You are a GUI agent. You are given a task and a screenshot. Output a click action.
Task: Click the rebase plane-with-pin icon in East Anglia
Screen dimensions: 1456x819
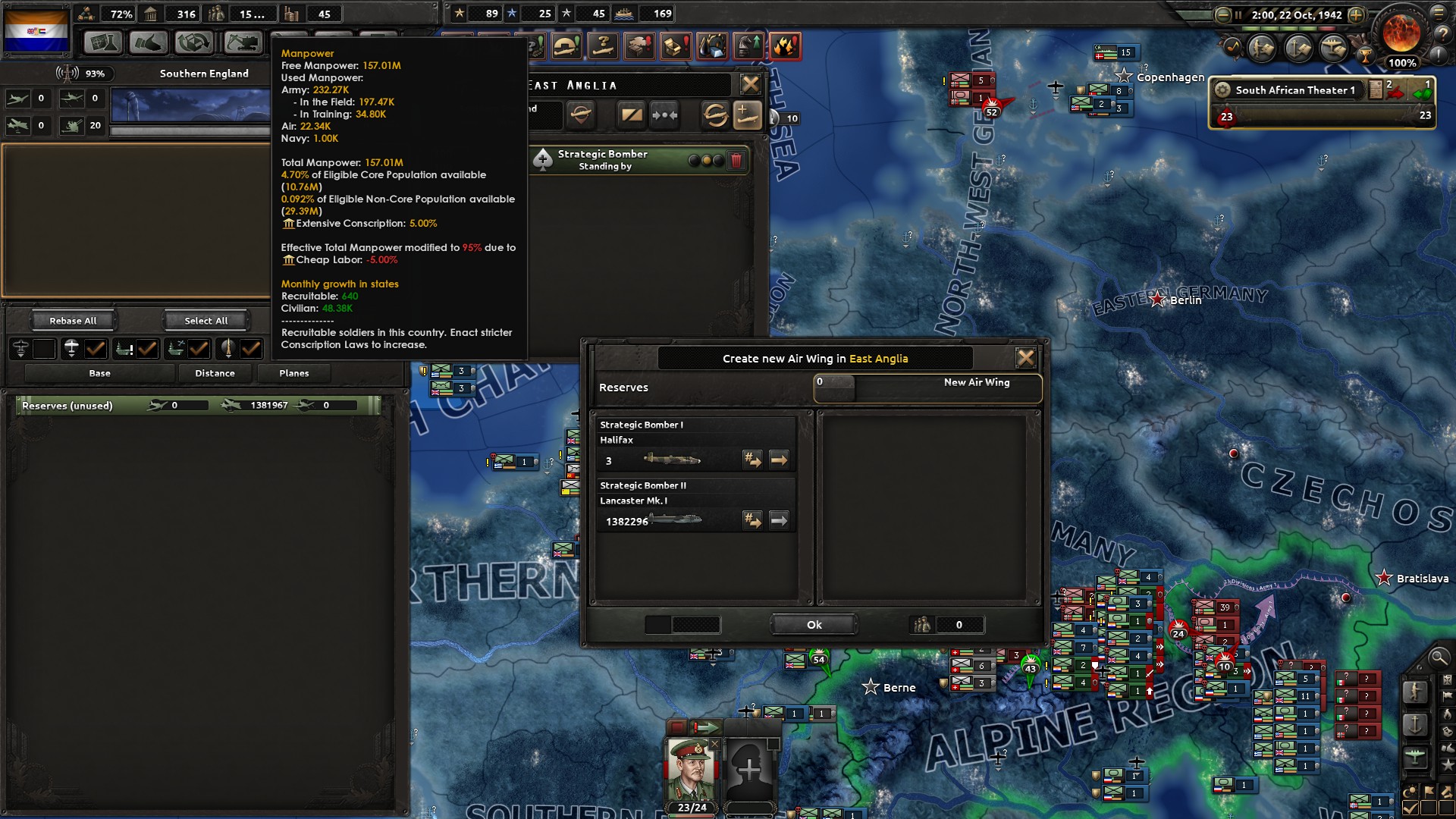(581, 115)
